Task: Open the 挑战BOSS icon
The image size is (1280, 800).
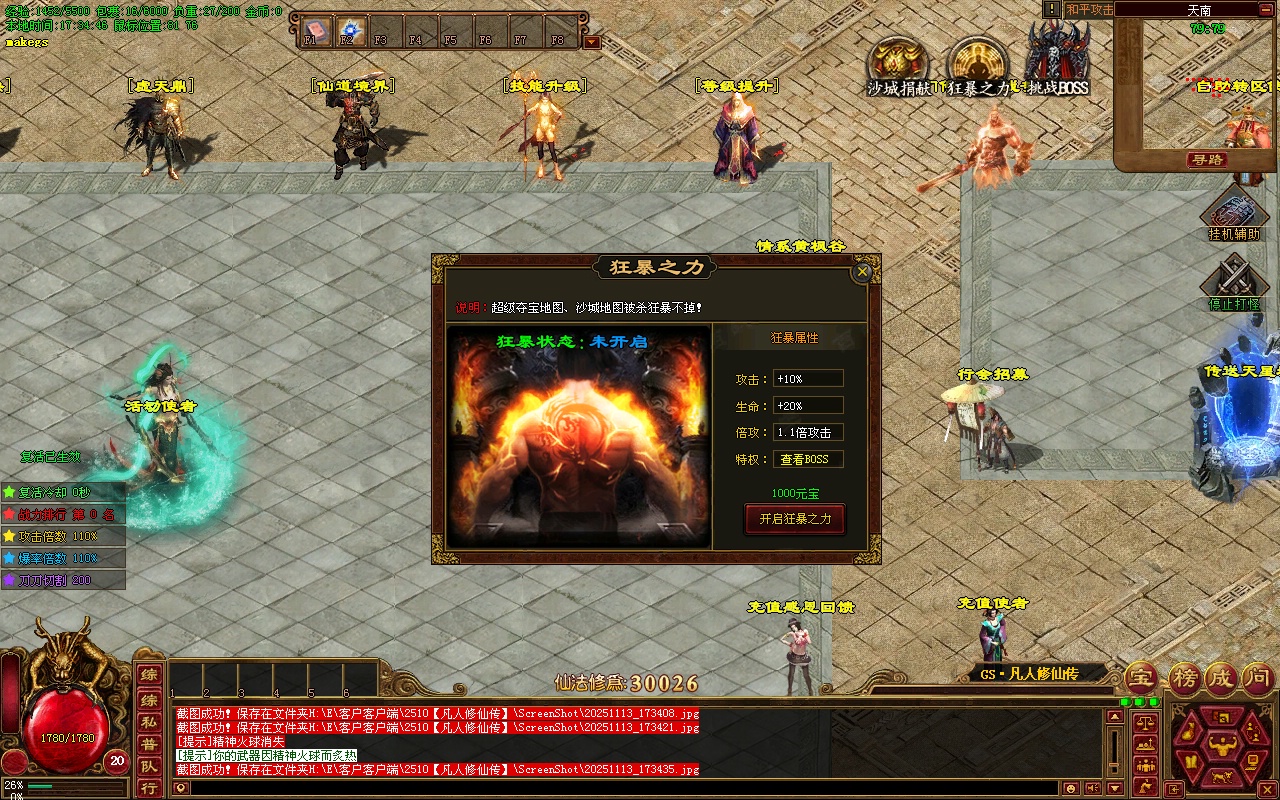Action: (1057, 60)
